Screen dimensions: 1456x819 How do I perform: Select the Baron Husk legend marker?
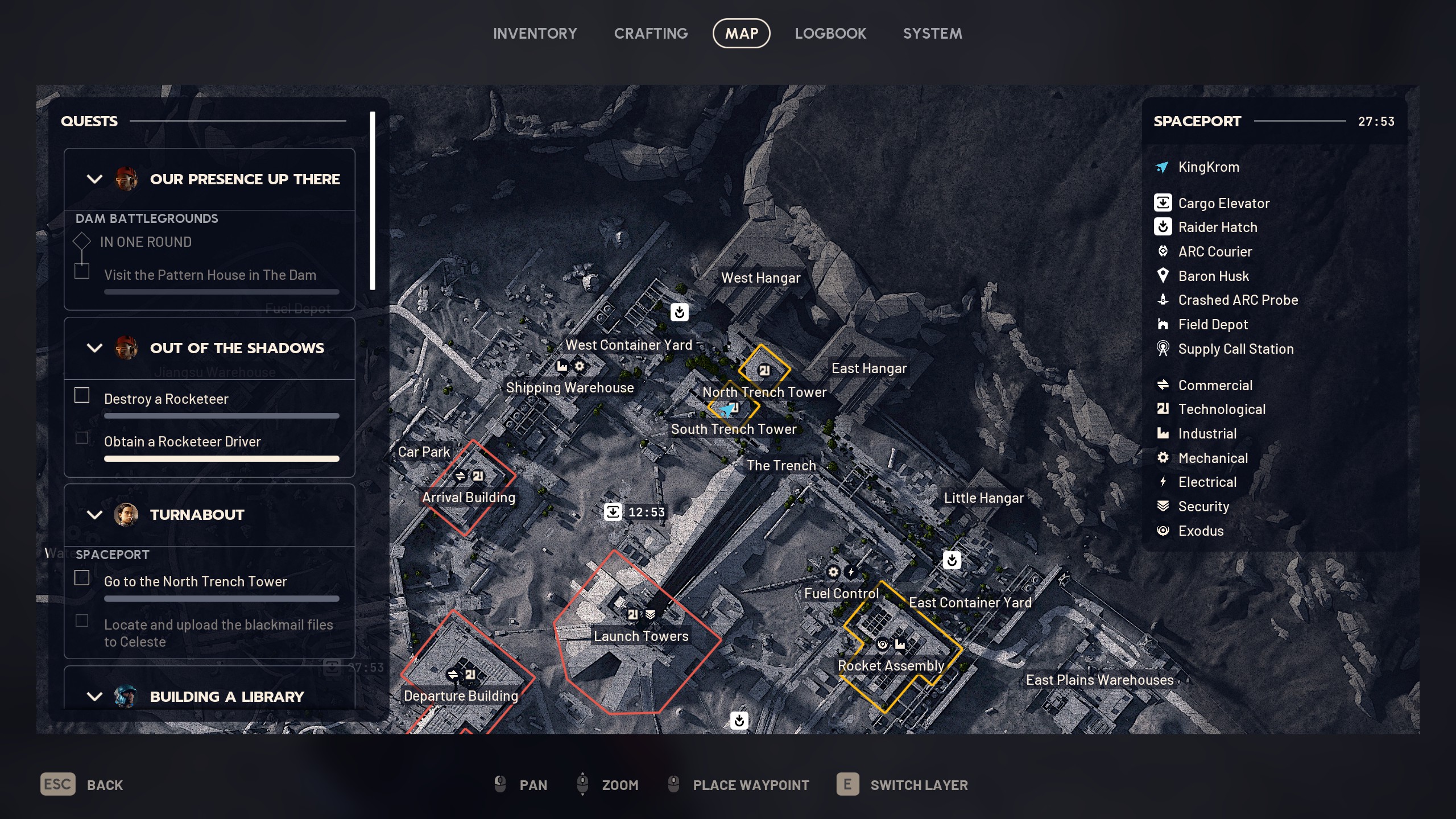pos(1164,276)
